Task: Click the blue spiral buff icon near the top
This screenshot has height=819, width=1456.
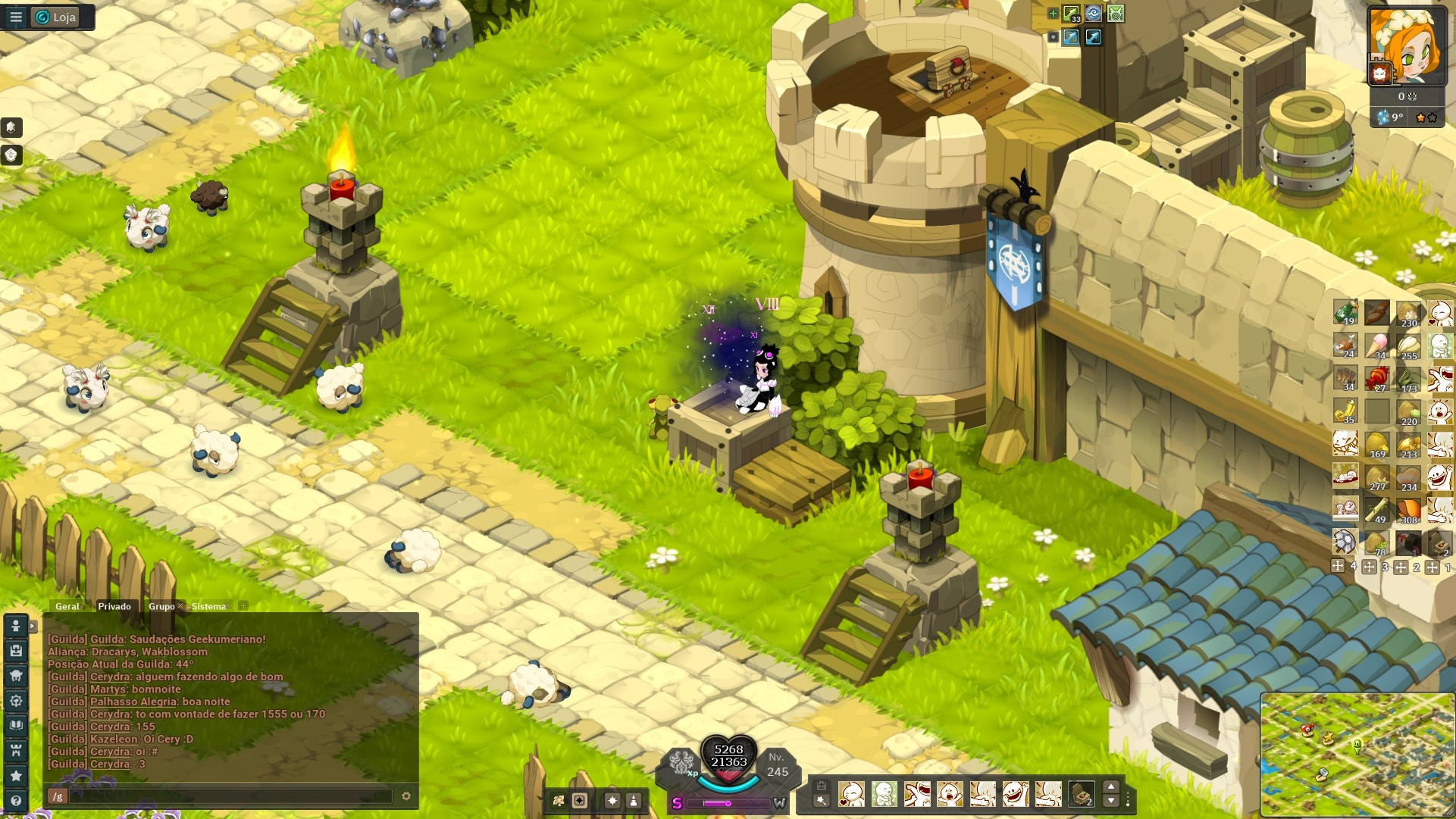Action: coord(1092,13)
